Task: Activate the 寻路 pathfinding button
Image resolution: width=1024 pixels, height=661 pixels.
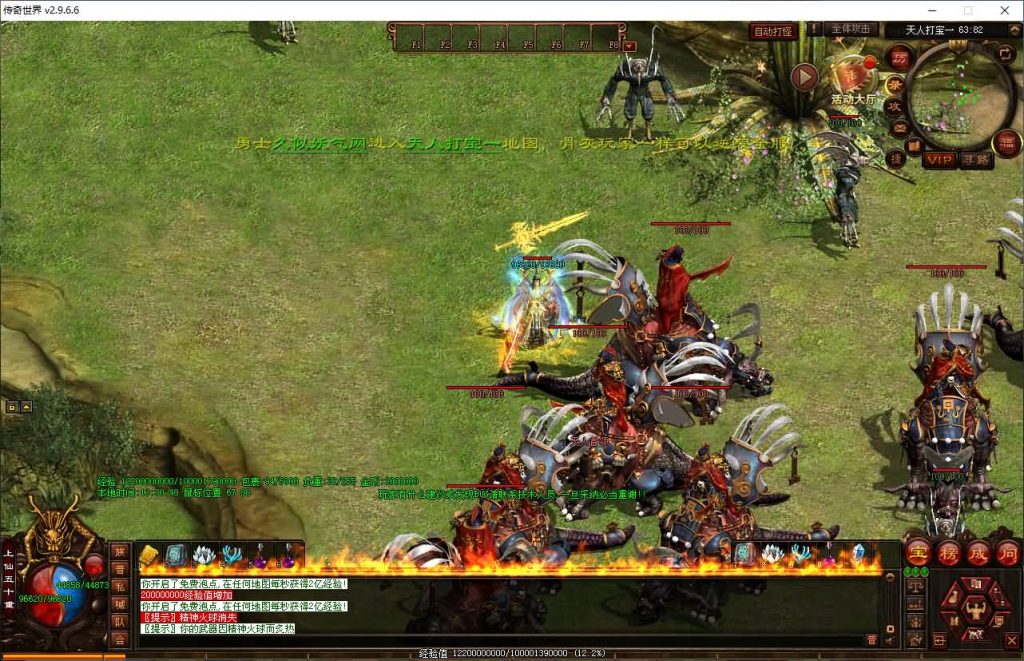Action: (x=977, y=159)
